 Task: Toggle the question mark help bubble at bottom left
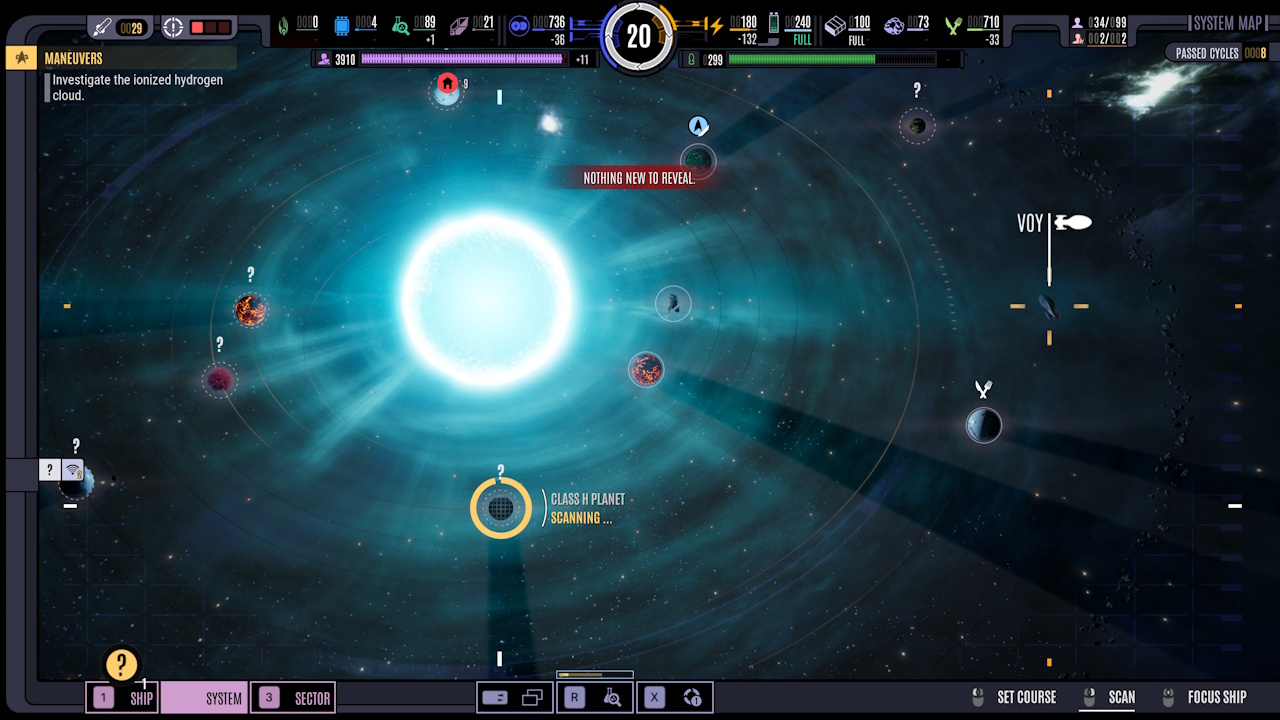tap(122, 662)
